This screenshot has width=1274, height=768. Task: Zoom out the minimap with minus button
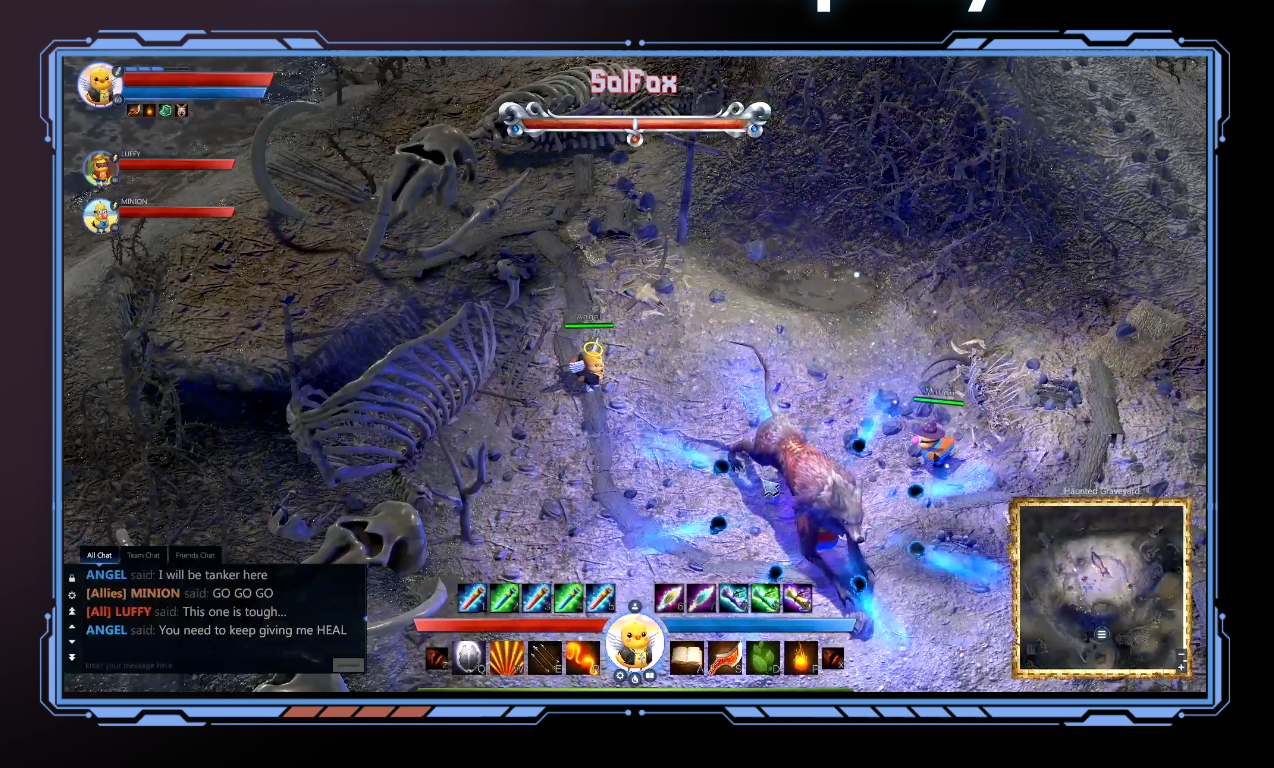tap(1181, 654)
